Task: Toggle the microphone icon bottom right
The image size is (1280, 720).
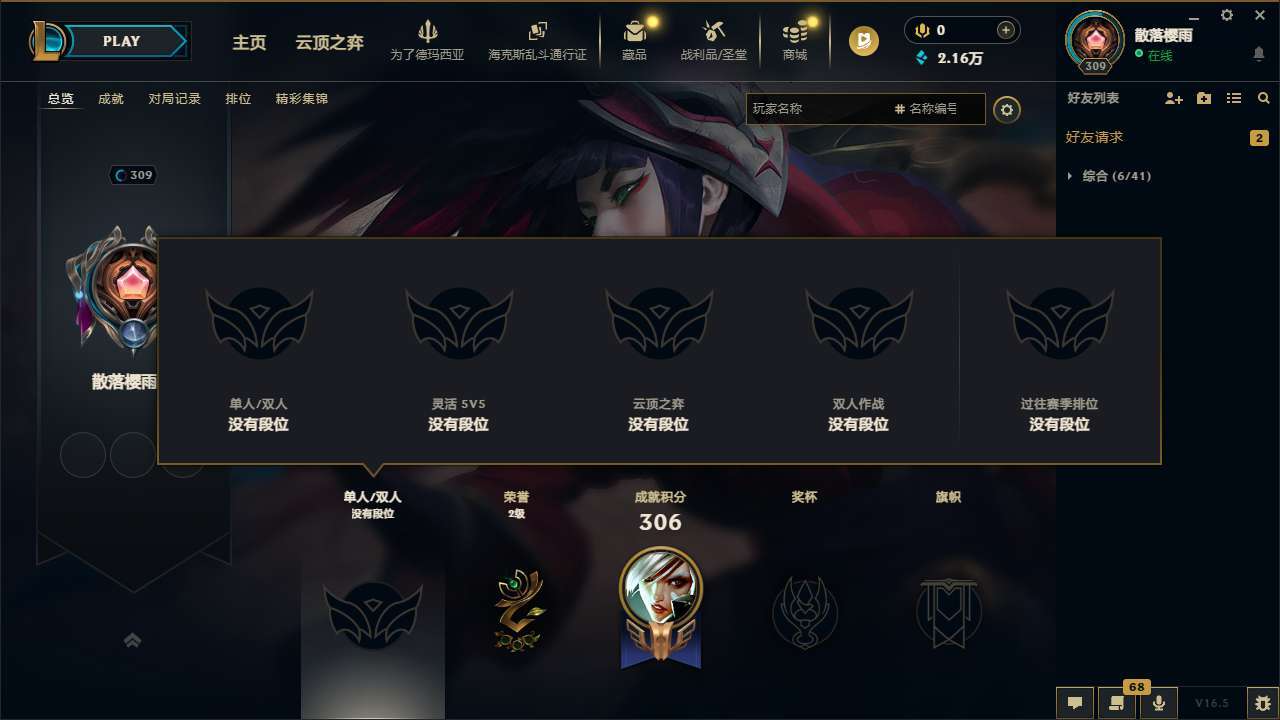Action: pyautogui.click(x=1159, y=702)
